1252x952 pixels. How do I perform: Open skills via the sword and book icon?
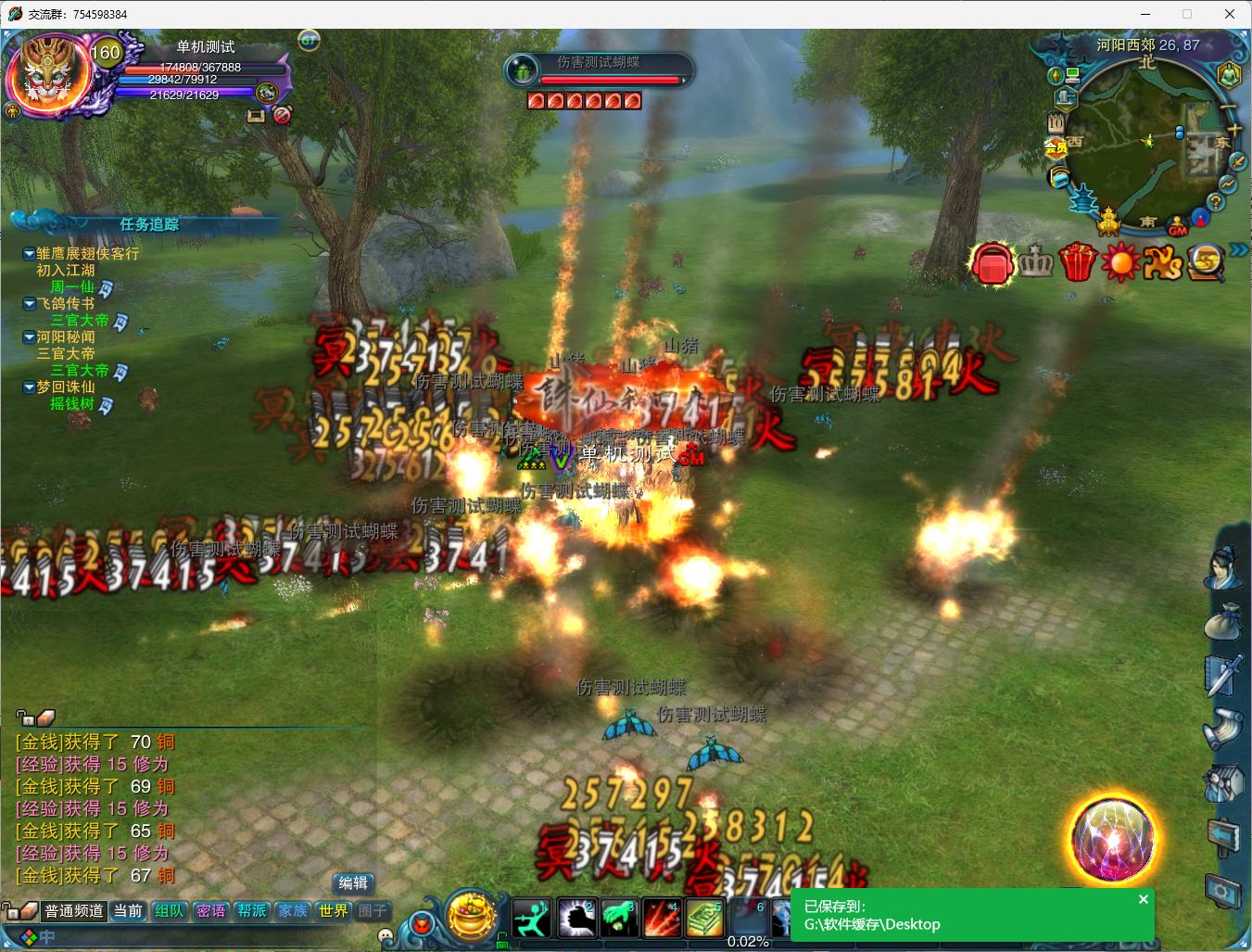coord(1223,676)
